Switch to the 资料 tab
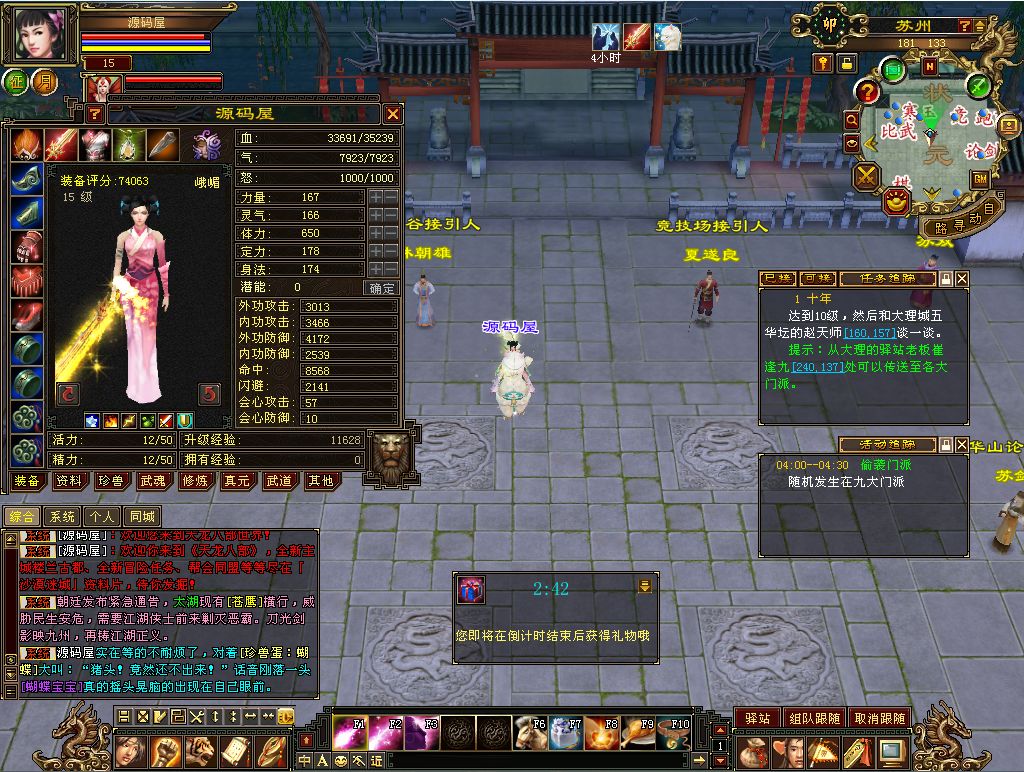The height and width of the screenshot is (772, 1024). click(69, 481)
